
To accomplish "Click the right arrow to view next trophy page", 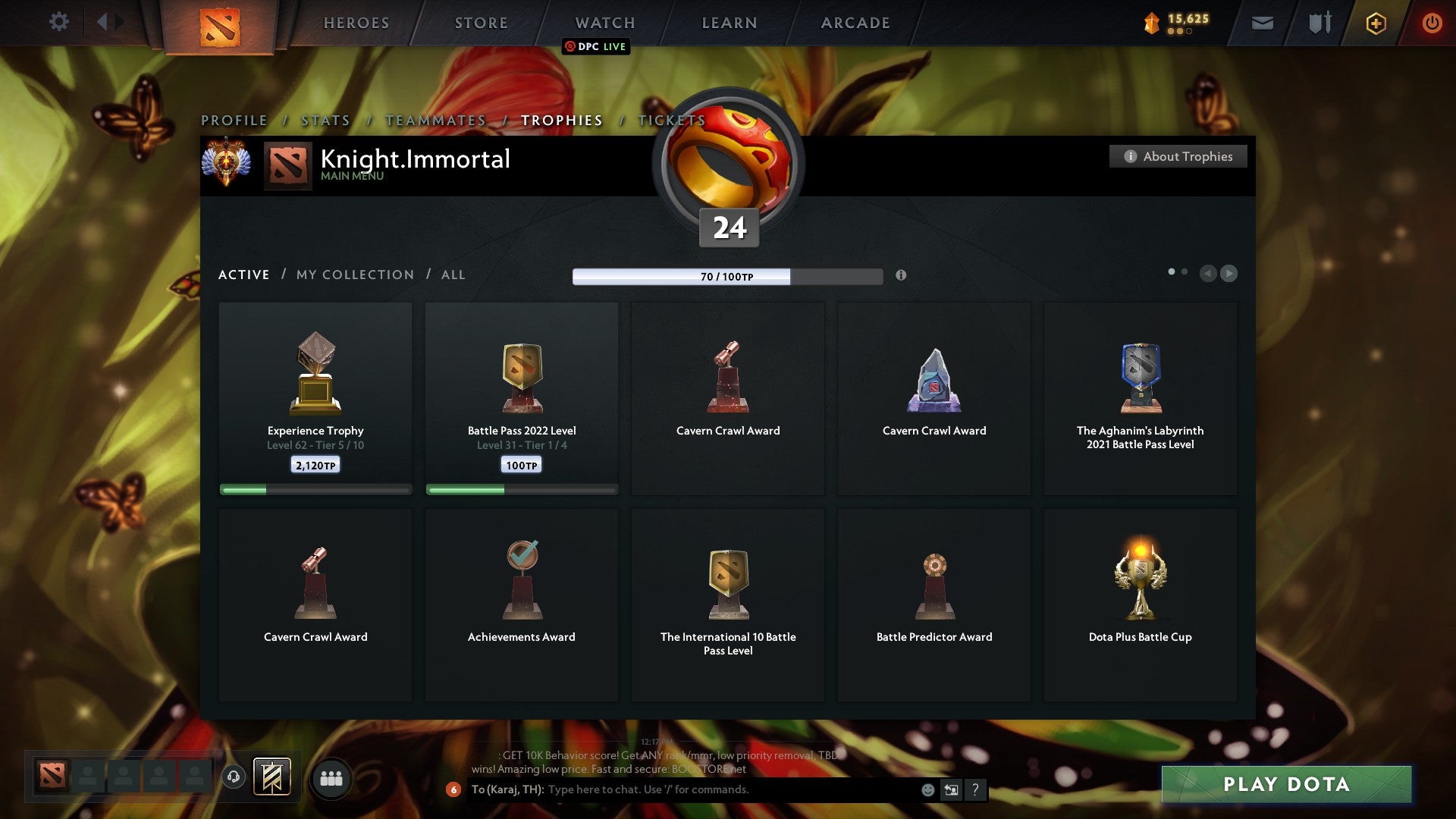I will (1229, 274).
